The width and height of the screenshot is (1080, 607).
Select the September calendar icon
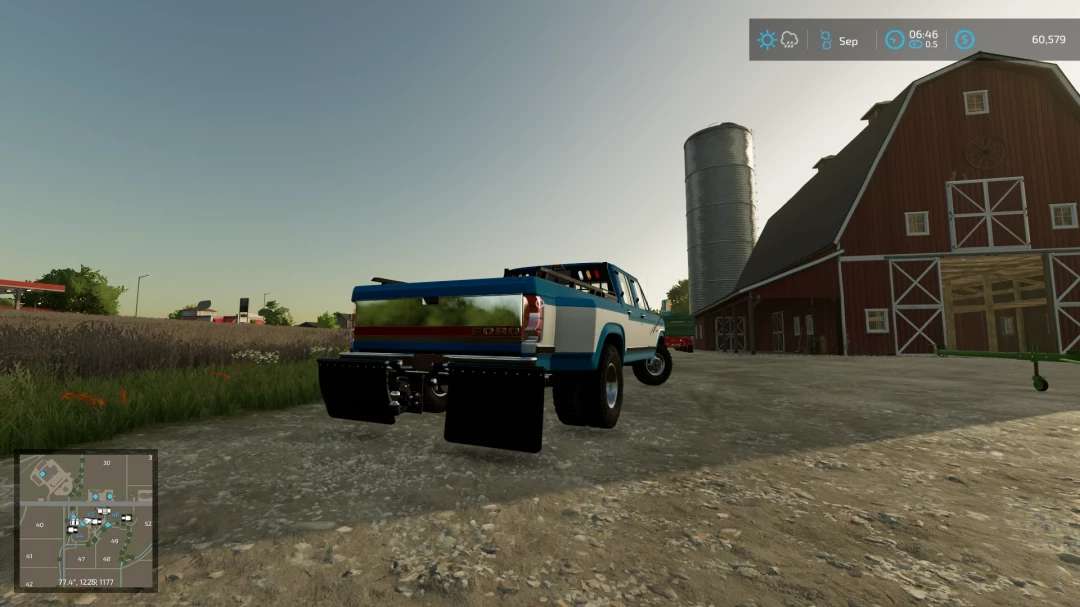tap(826, 40)
